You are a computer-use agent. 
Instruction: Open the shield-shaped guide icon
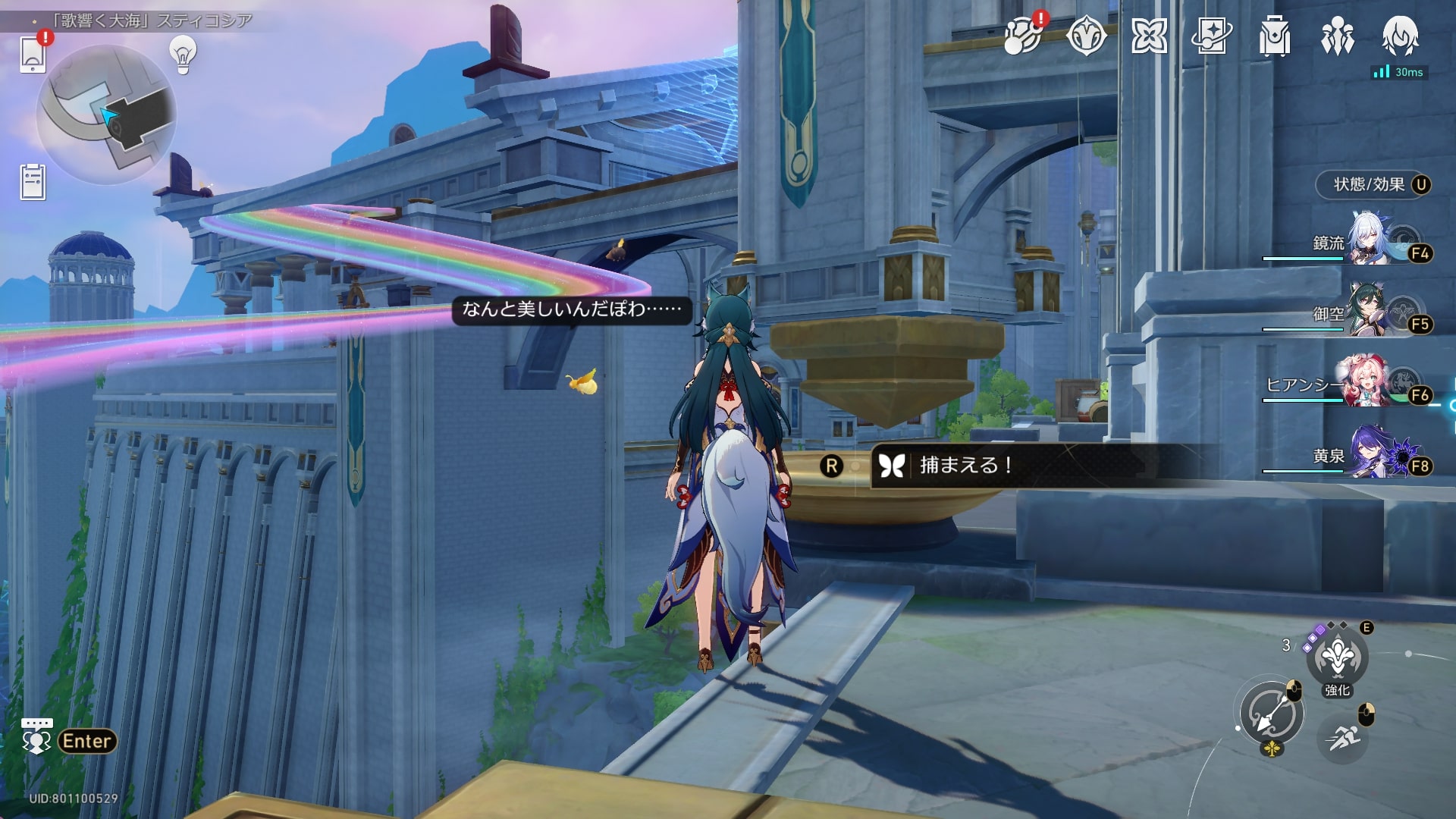[1086, 36]
